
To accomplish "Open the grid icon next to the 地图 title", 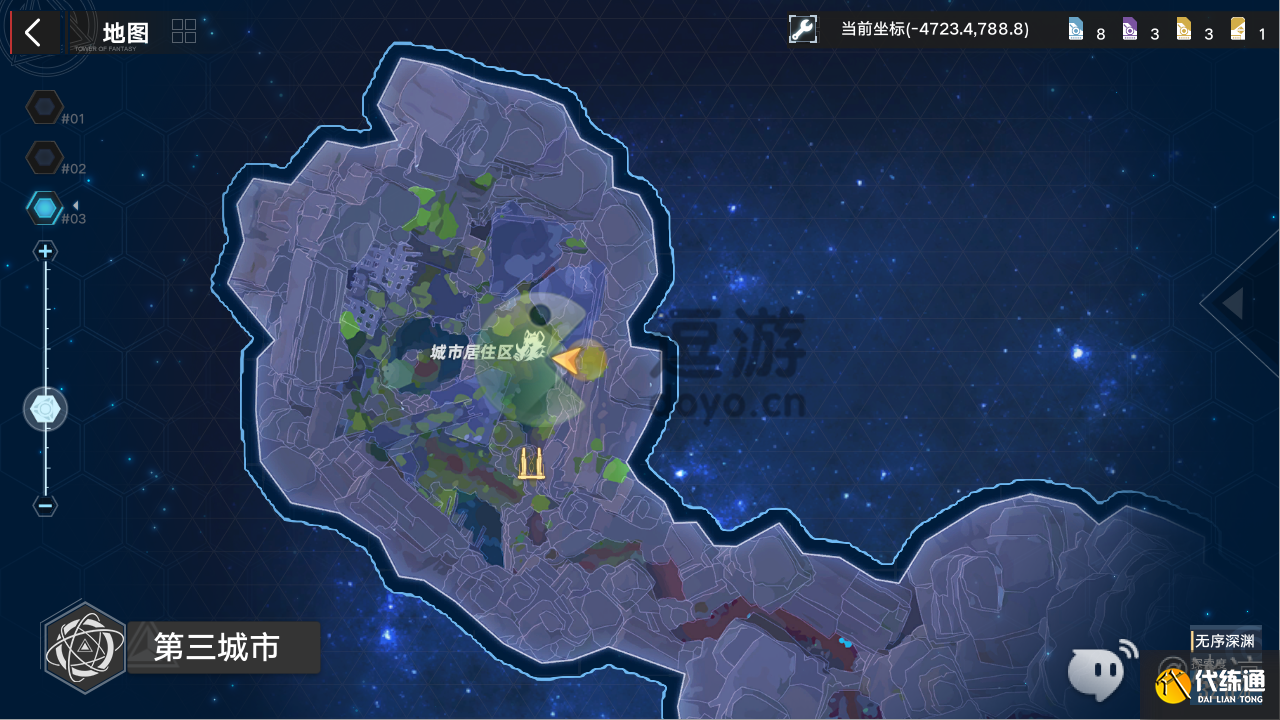I will click(183, 30).
